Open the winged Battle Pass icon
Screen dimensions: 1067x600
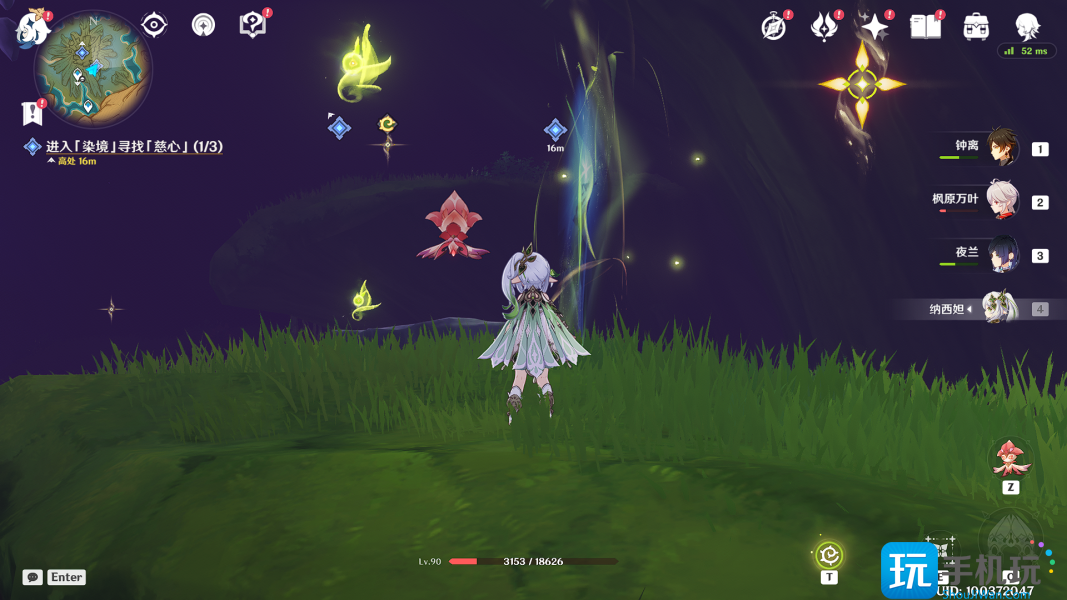pos(824,27)
